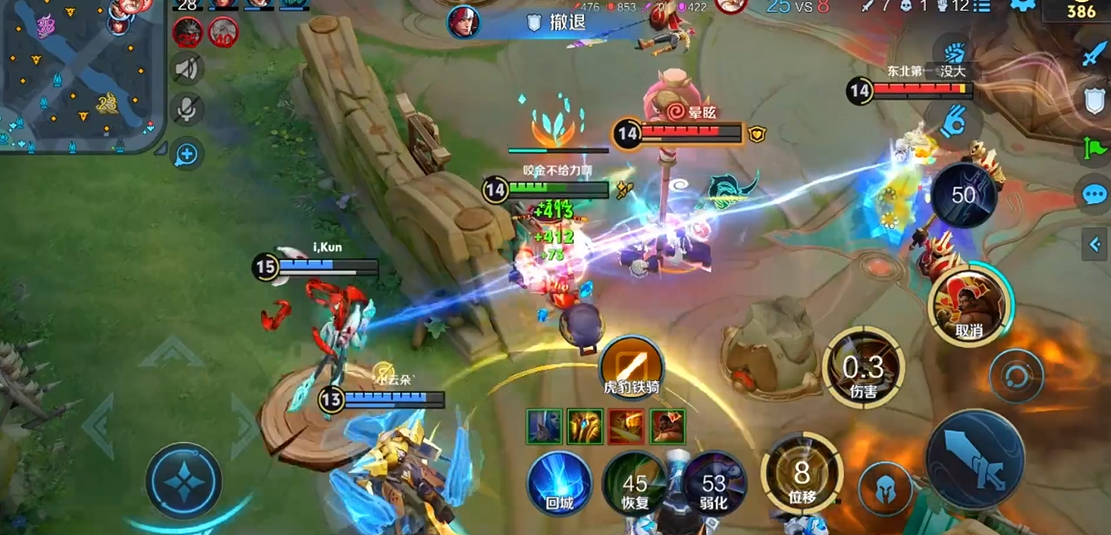The width and height of the screenshot is (1111, 535).
Task: Send the attack signal with the sword icon
Action: coord(1093,55)
